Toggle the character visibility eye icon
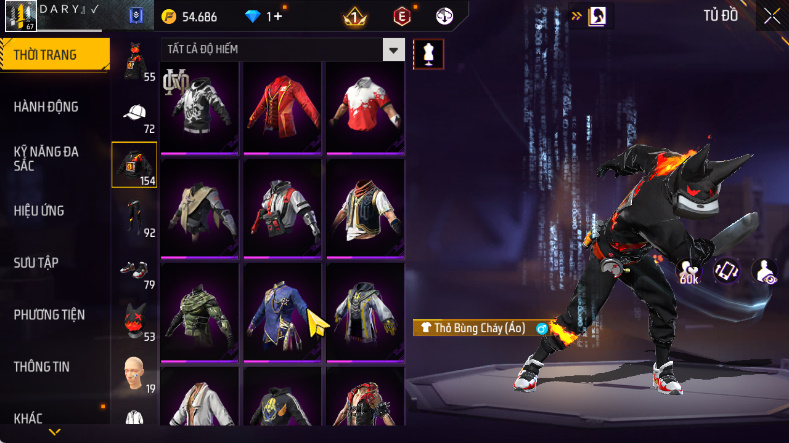This screenshot has height=443, width=789. tap(766, 272)
